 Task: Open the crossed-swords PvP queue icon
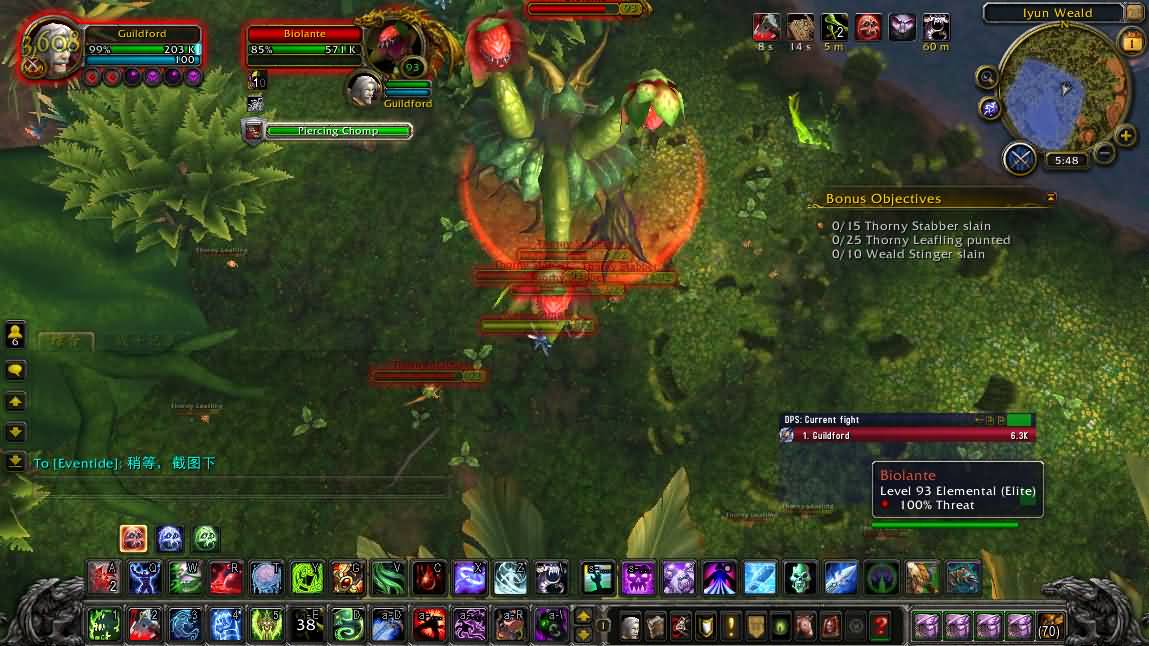[1020, 159]
